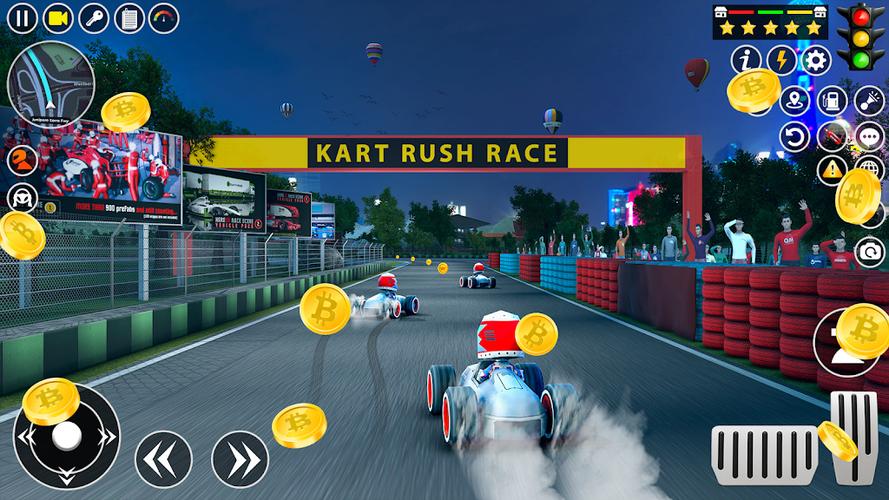Tap the orange driver seat icon

click(x=22, y=159)
